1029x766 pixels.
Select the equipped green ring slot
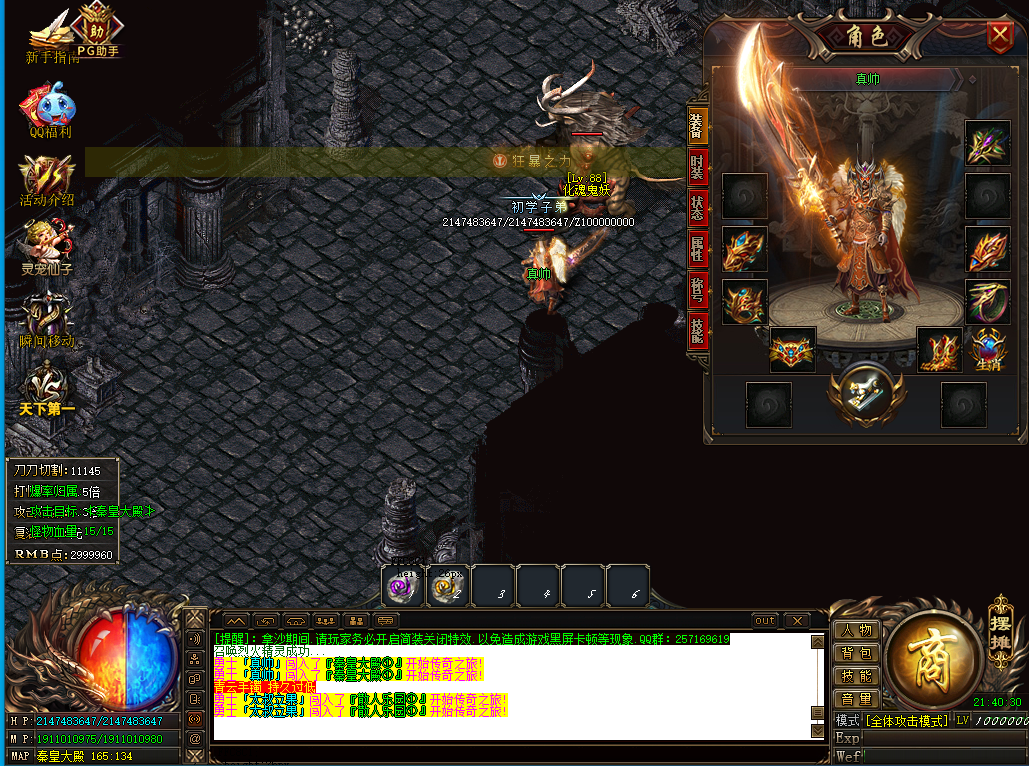[x=987, y=300]
